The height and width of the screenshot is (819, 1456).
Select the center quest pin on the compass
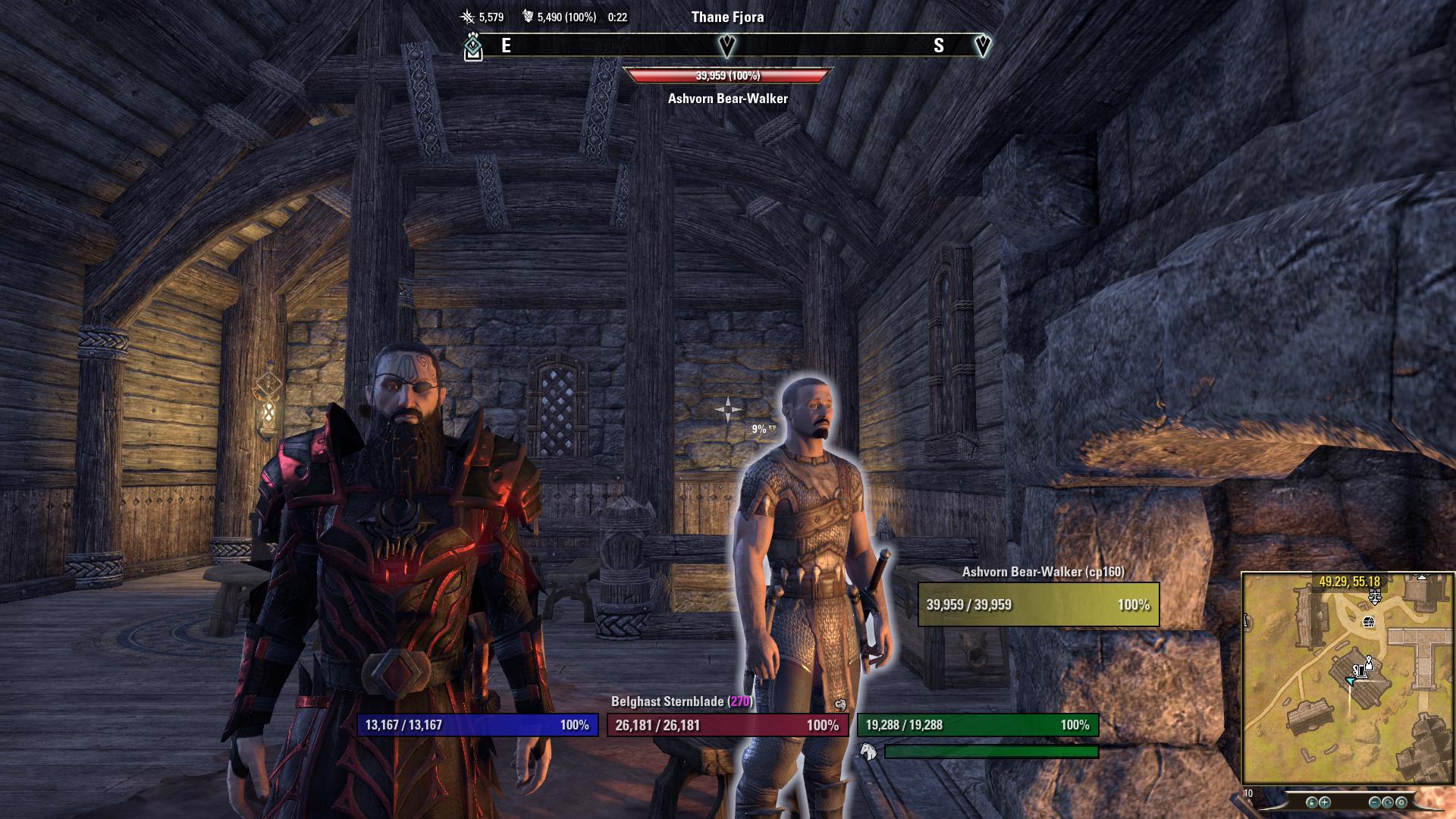(726, 46)
